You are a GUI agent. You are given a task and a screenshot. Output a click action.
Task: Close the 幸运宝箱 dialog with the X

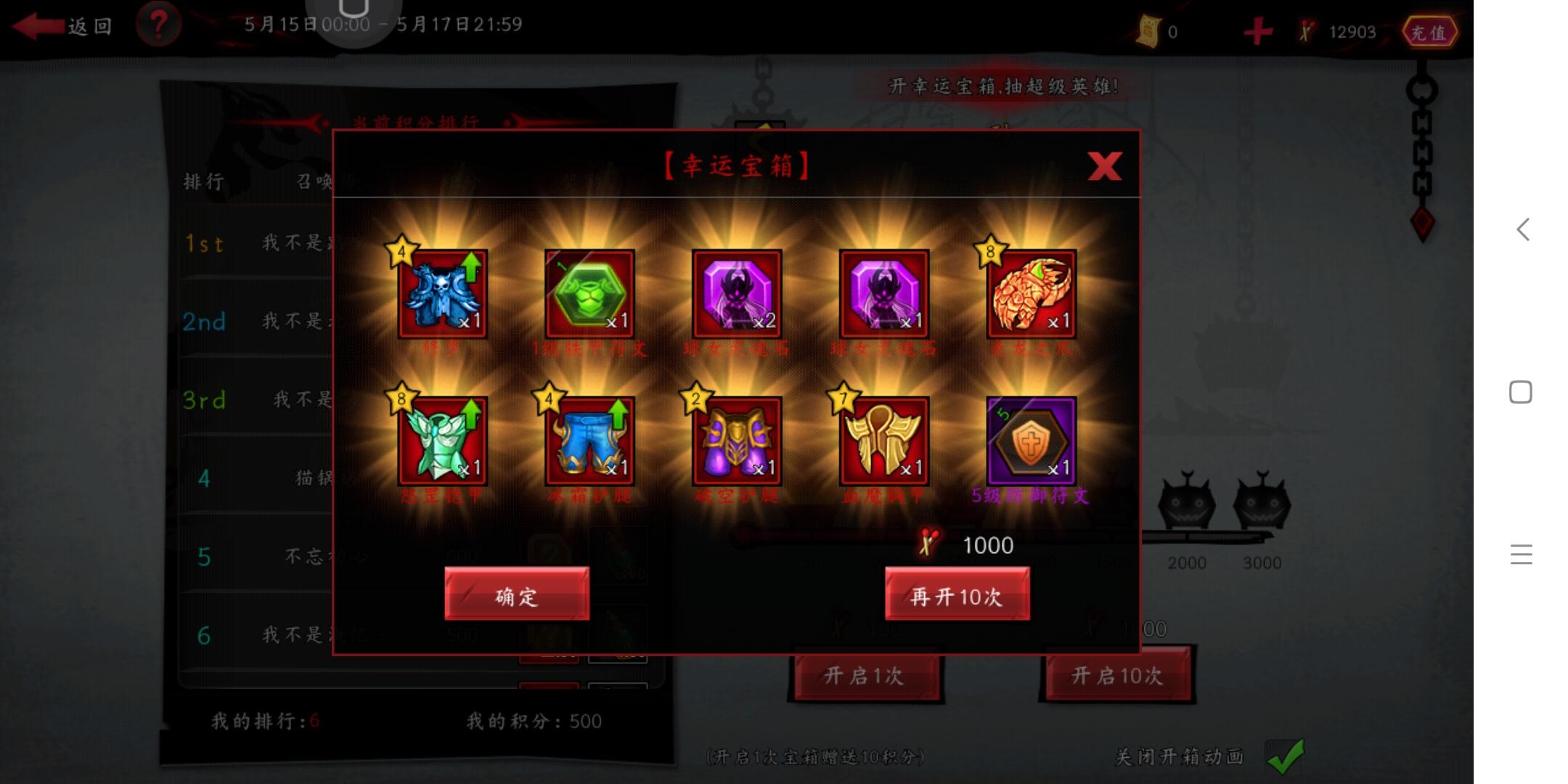click(1106, 166)
